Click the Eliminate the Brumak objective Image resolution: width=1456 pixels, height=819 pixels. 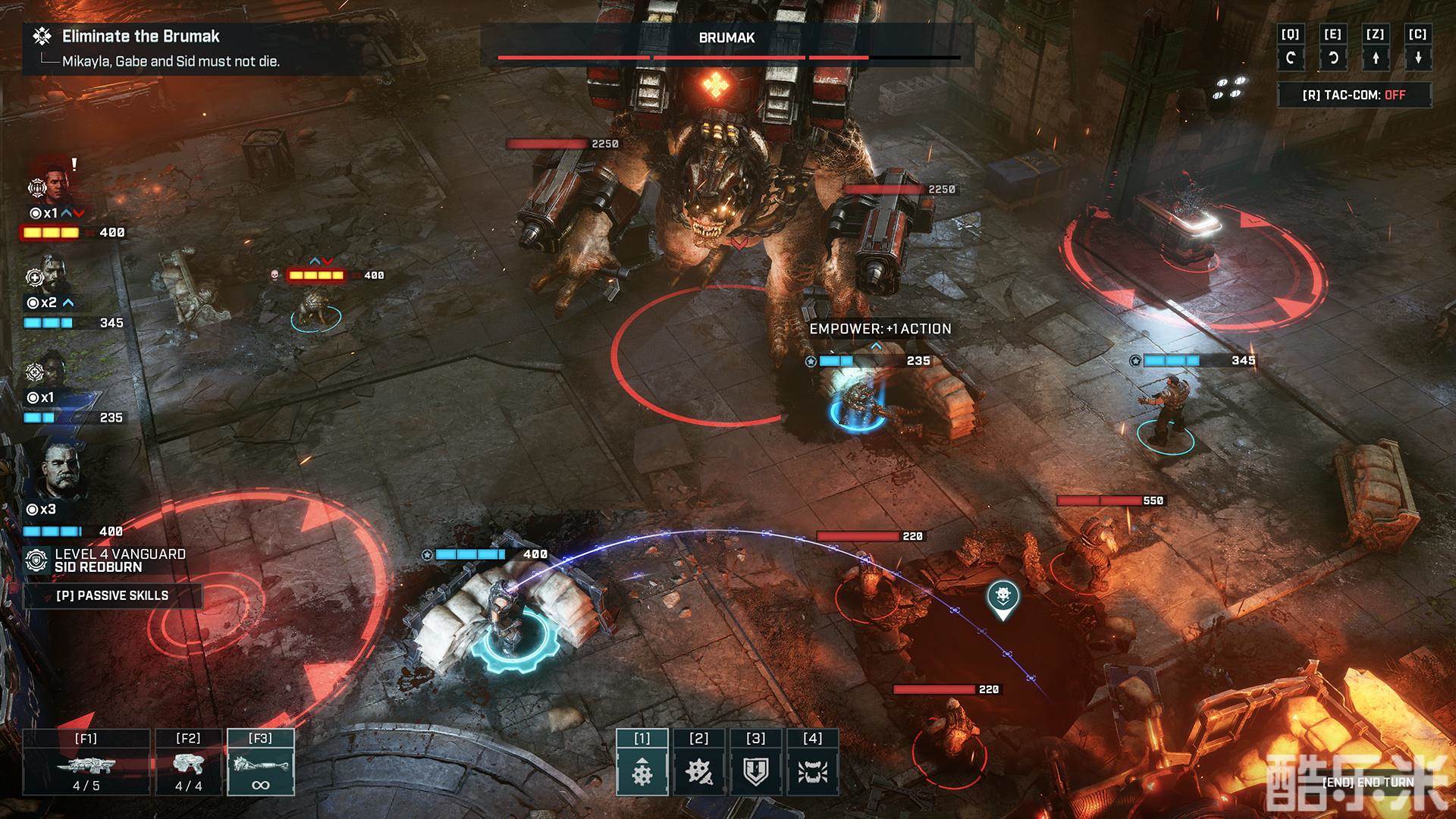coord(140,36)
